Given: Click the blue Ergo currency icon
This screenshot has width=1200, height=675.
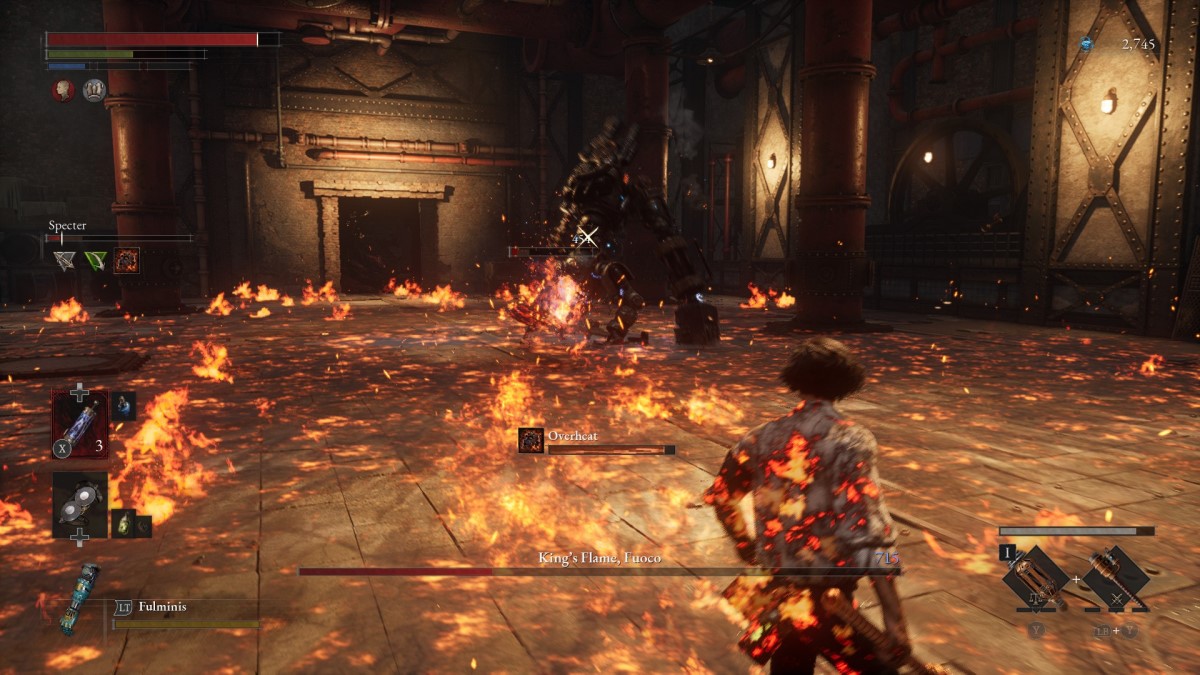Looking at the screenshot, I should click(x=1086, y=44).
